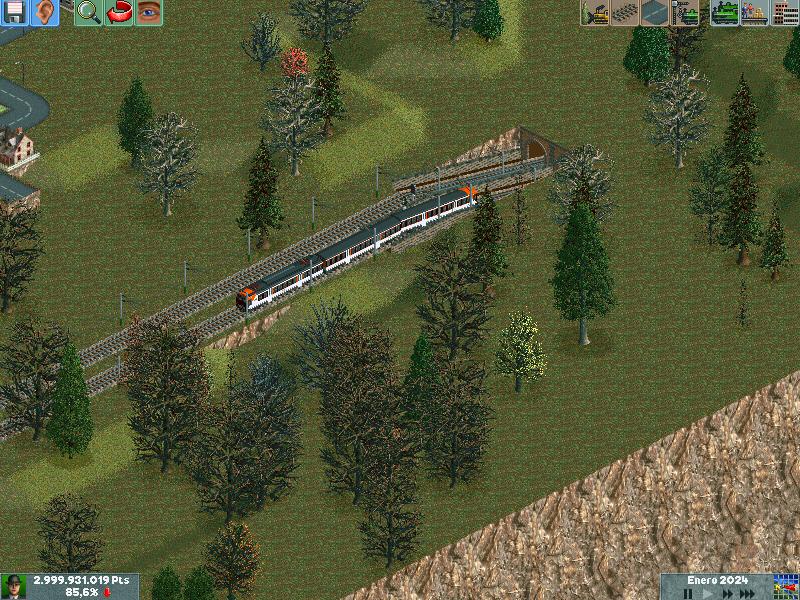Set game speed to fast forward
Image resolution: width=800 pixels, height=600 pixels.
tap(726, 593)
